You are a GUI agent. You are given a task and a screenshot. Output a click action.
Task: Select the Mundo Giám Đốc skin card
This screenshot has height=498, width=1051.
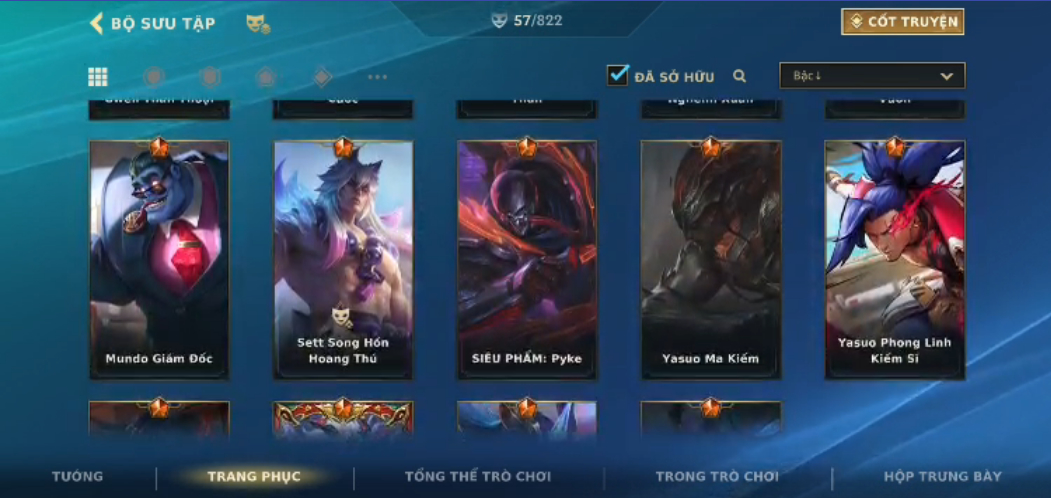tap(159, 260)
